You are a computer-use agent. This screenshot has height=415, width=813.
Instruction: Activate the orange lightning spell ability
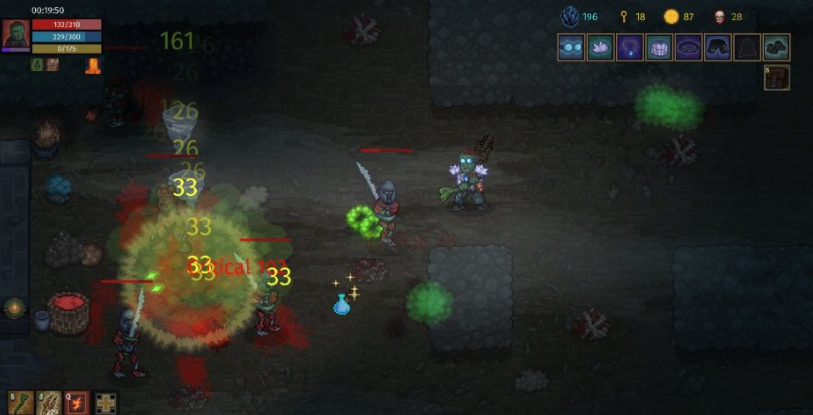(77, 402)
